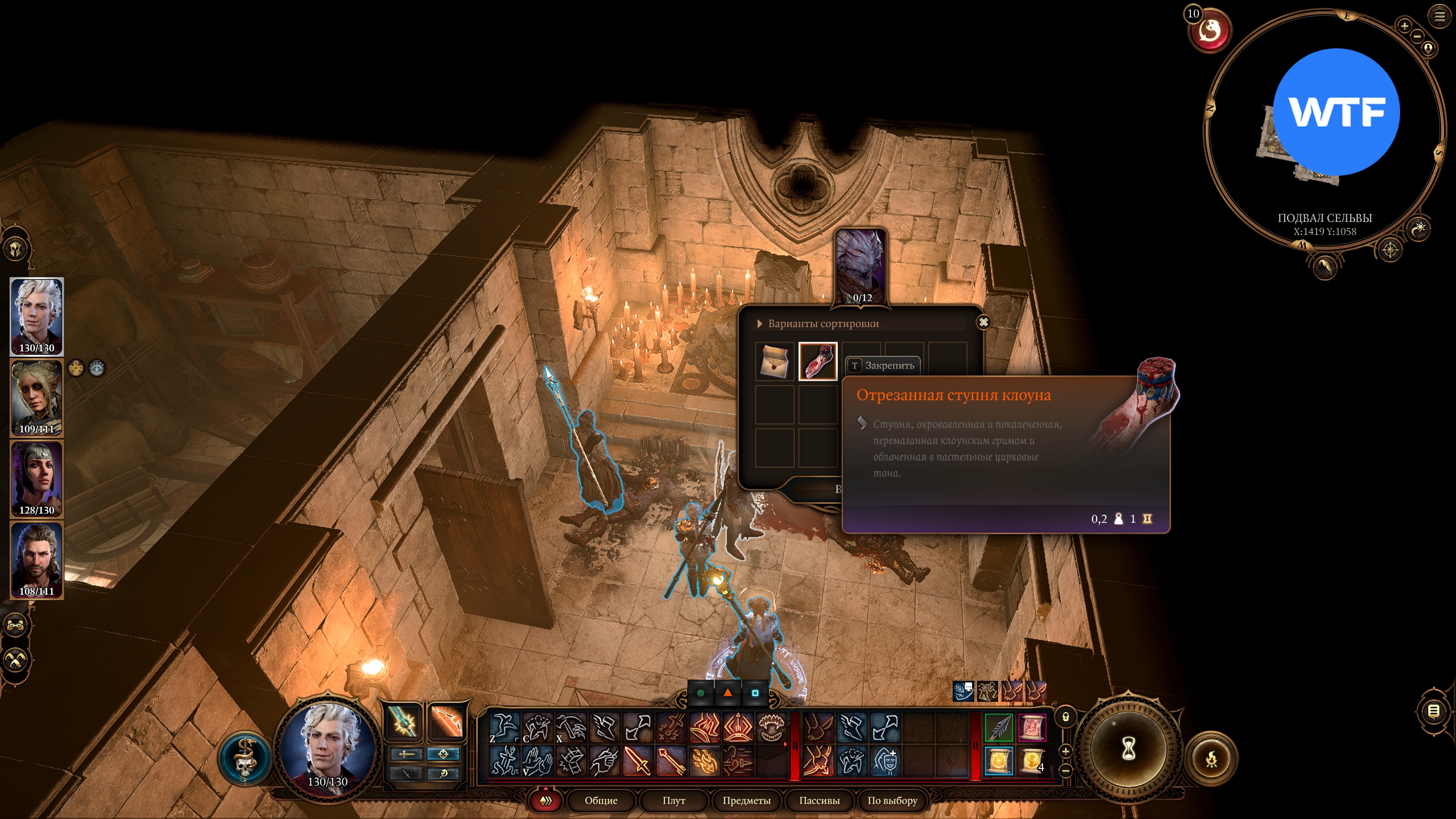1456x819 pixels.
Task: Activate the fanged bite ability
Action: tap(771, 728)
